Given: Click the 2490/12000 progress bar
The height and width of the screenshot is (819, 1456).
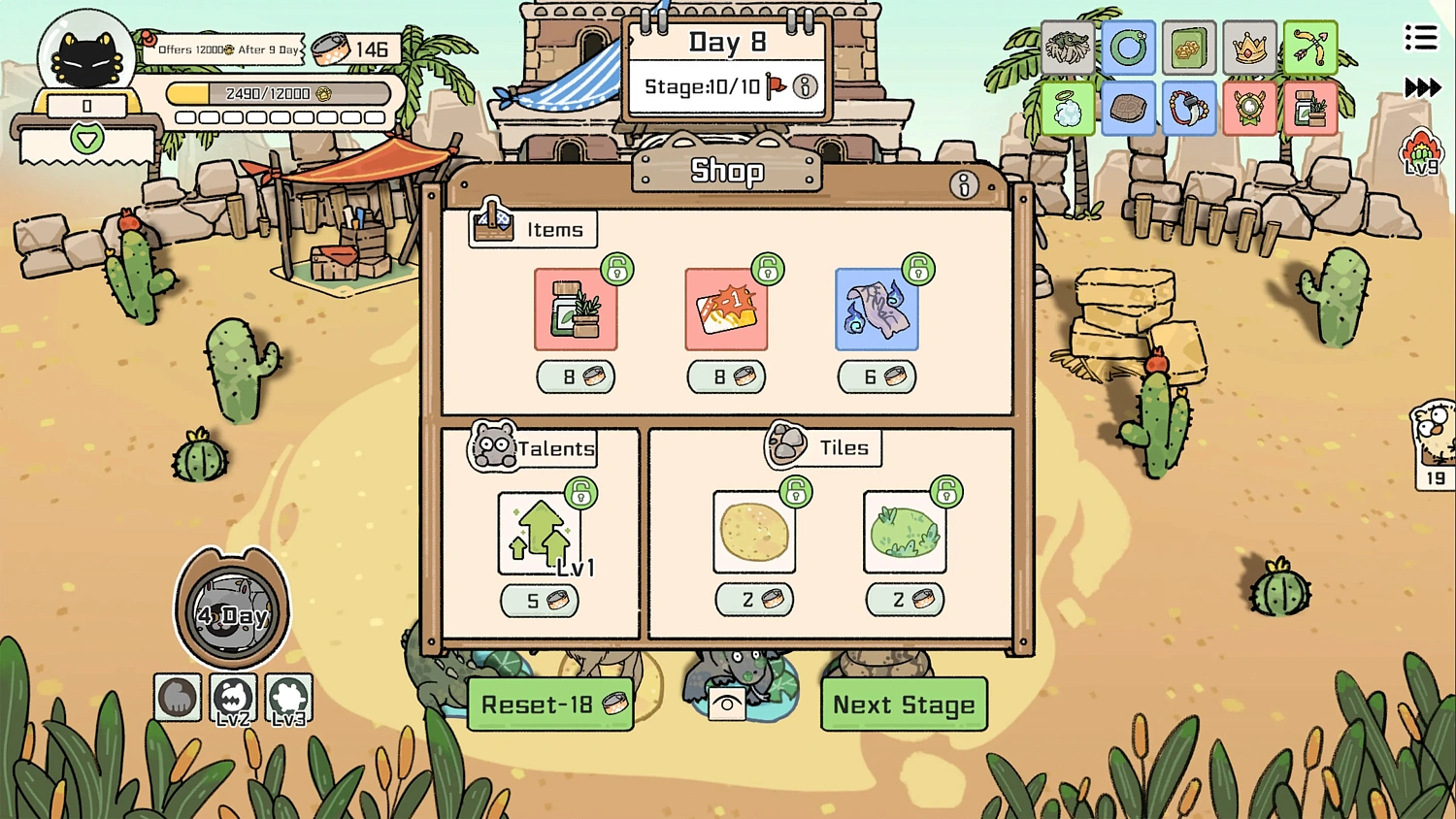Looking at the screenshot, I should point(280,93).
